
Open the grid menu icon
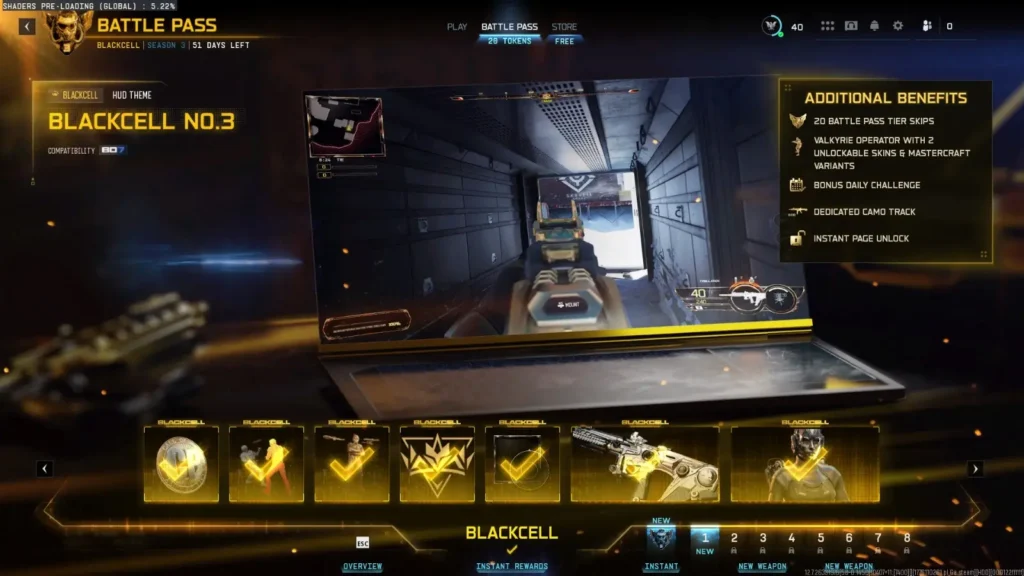click(827, 26)
